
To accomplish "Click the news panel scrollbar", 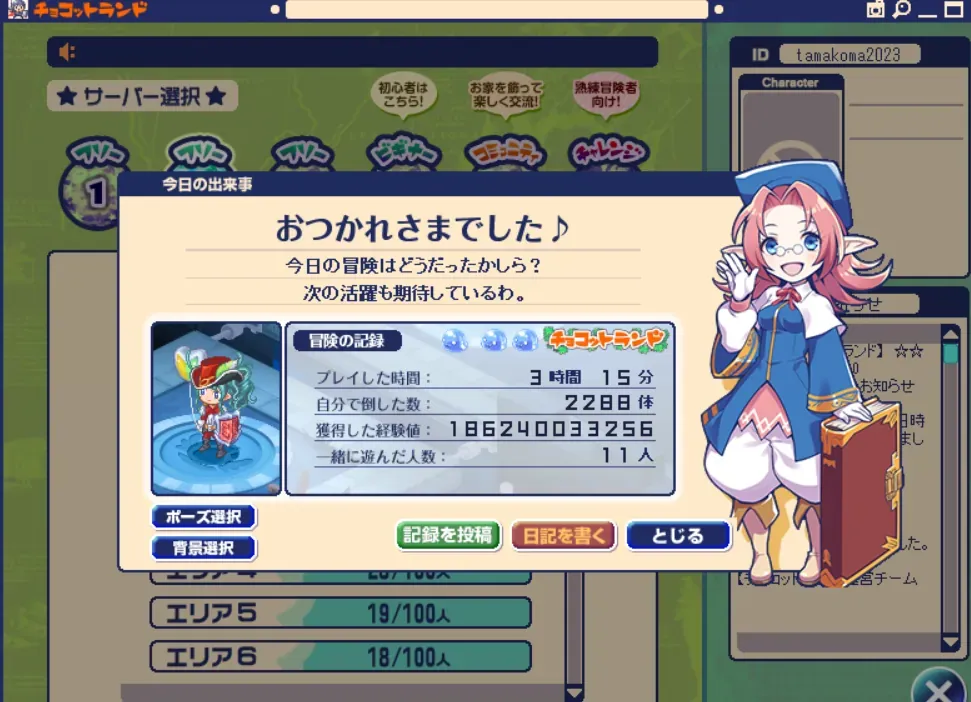I will [950, 480].
